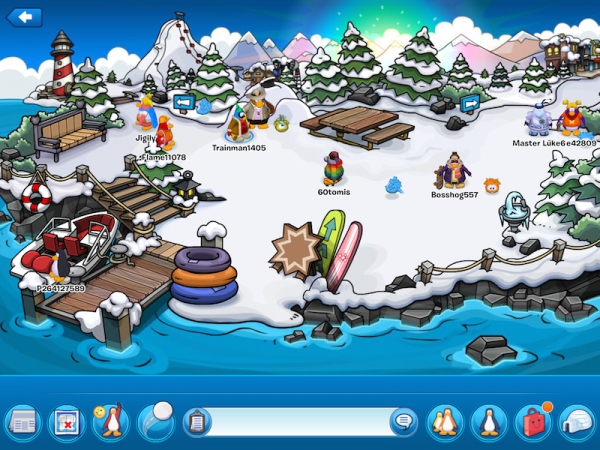View my penguin player card
The width and height of the screenshot is (600, 450).
pyautogui.click(x=490, y=421)
